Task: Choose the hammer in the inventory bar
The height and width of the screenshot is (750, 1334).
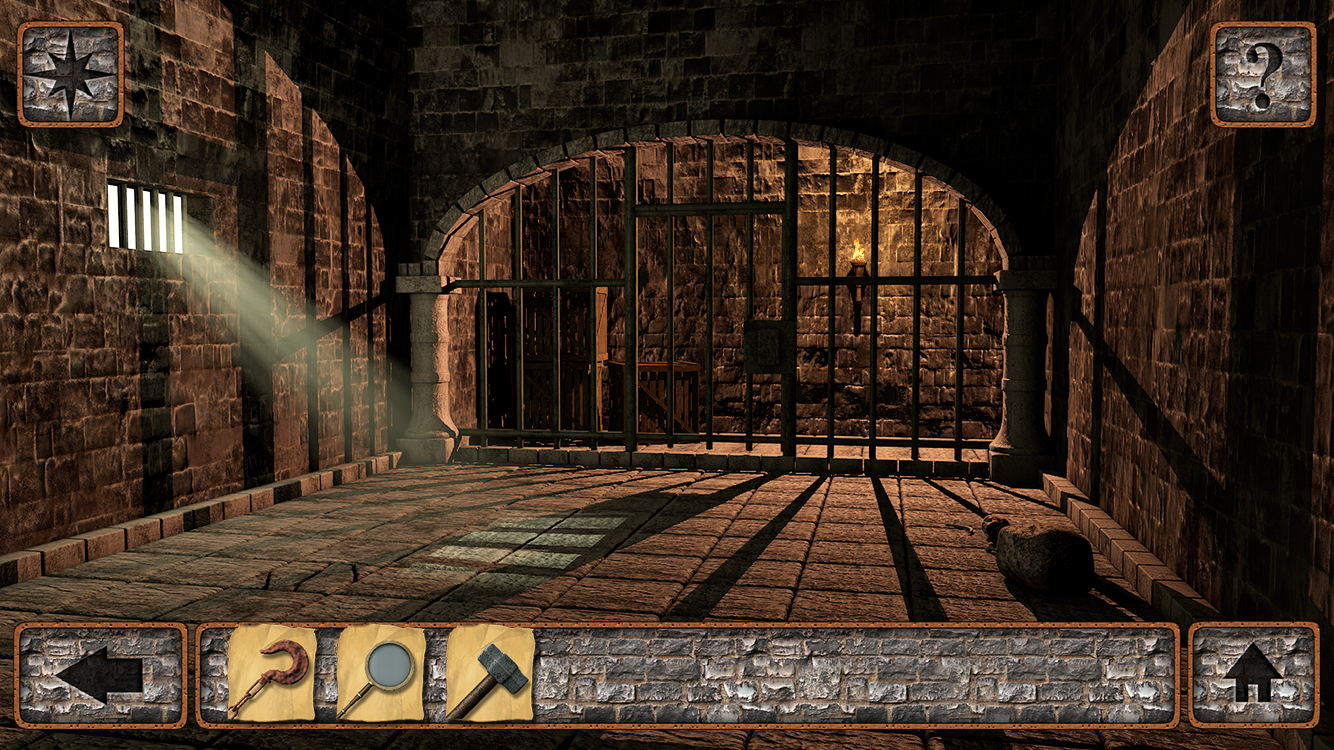Action: 490,674
